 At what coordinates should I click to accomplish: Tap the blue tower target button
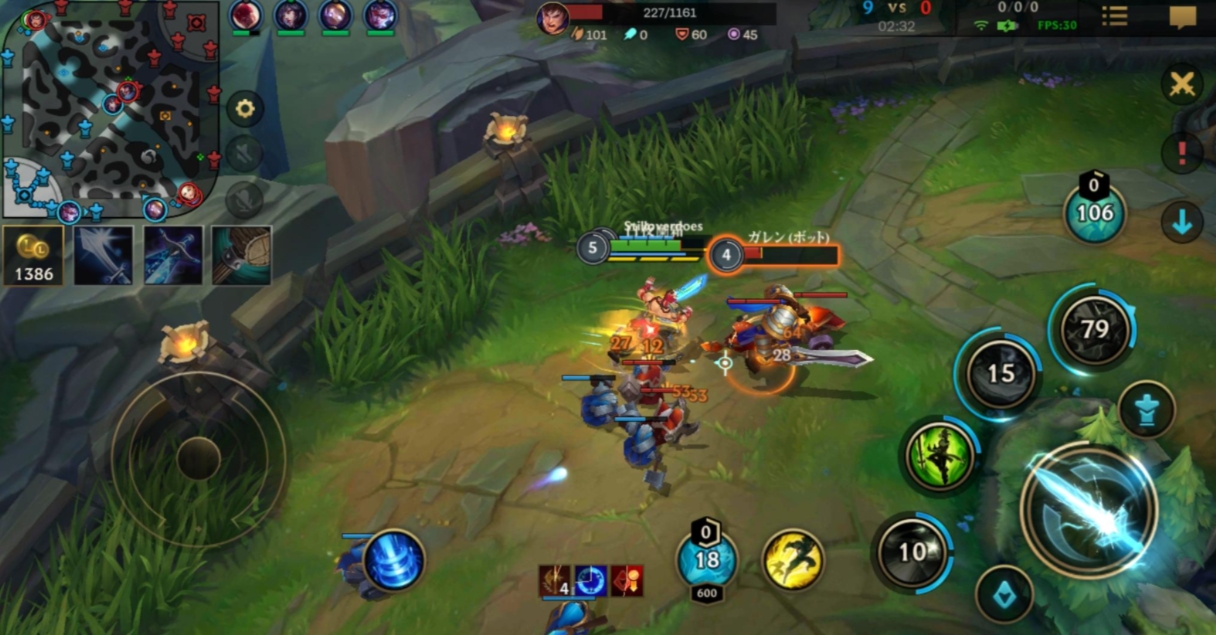pos(1146,410)
